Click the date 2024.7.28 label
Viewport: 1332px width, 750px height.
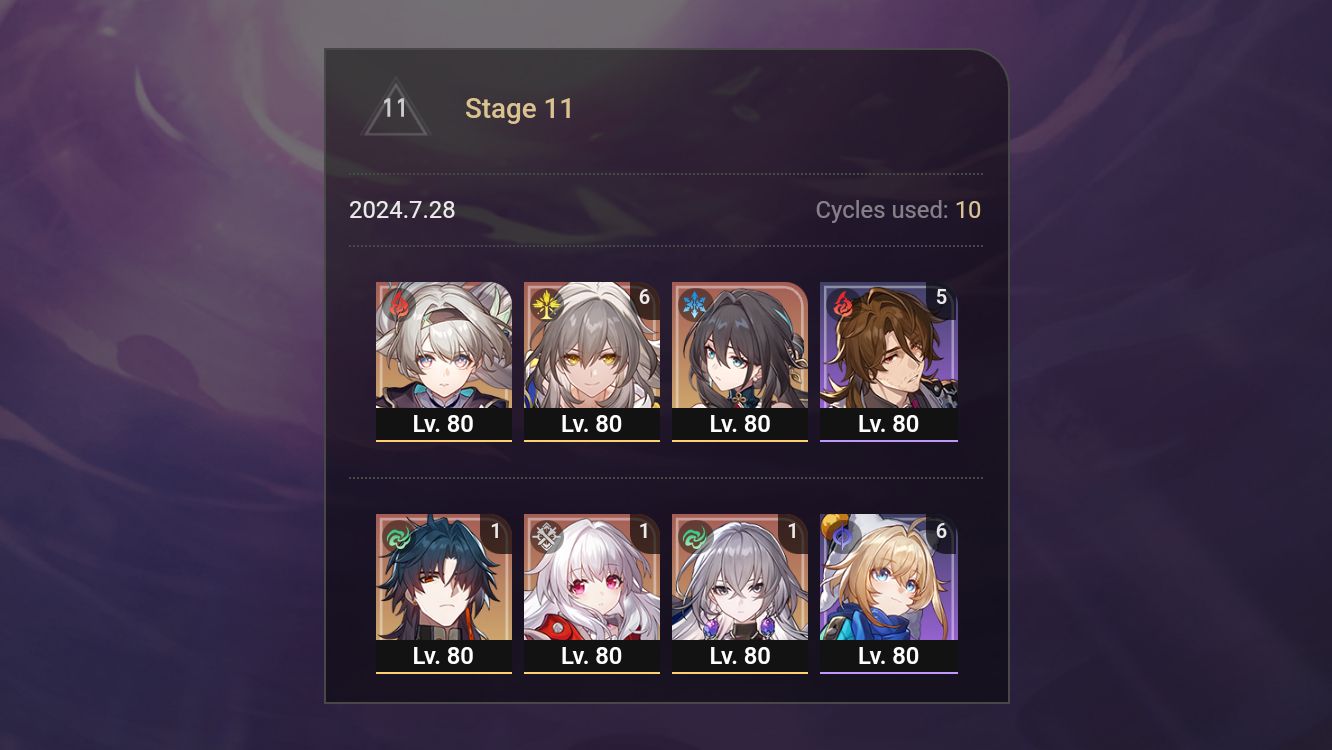pos(401,210)
